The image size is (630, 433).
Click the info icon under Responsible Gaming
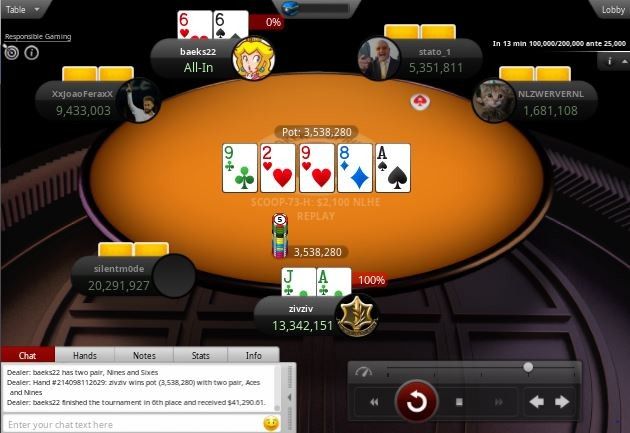(x=31, y=52)
